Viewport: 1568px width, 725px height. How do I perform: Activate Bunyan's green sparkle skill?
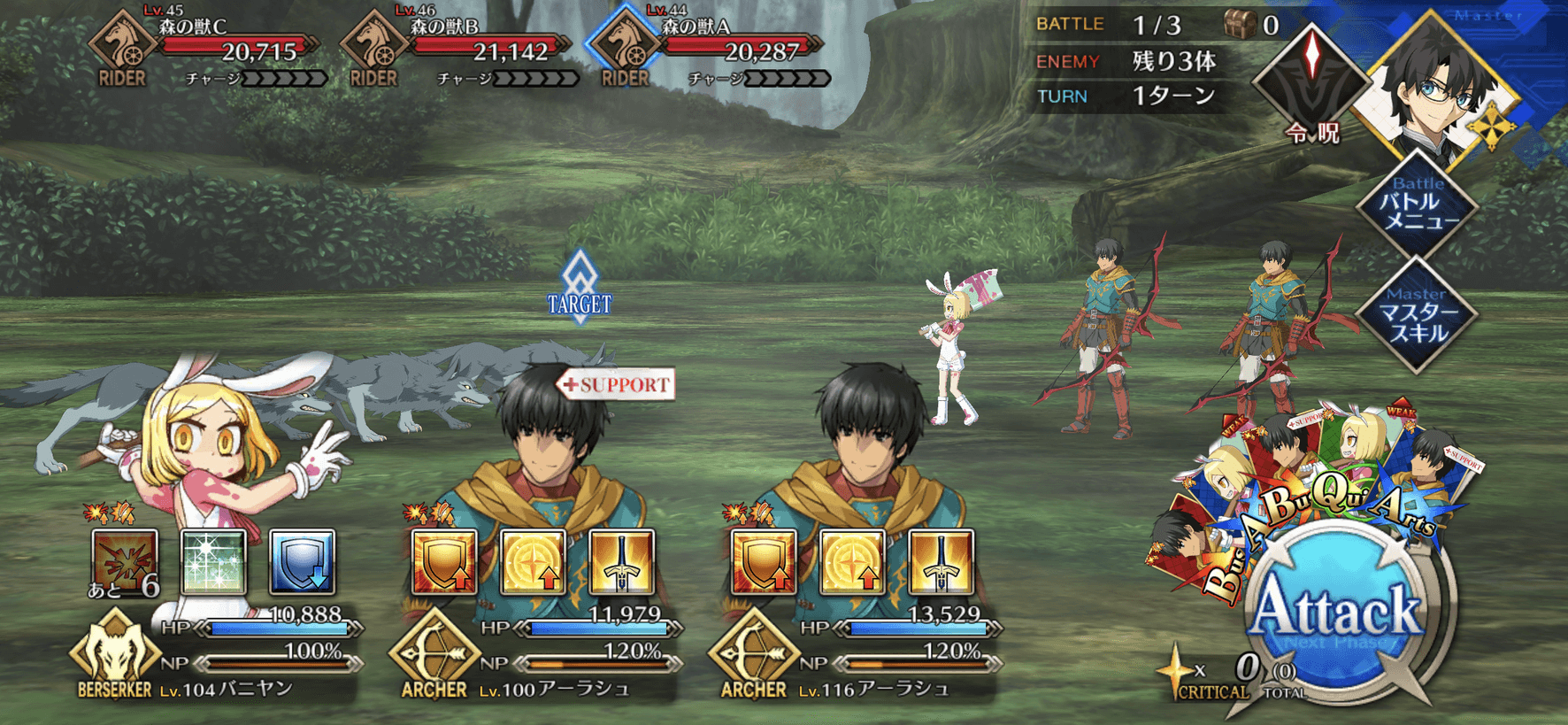213,562
